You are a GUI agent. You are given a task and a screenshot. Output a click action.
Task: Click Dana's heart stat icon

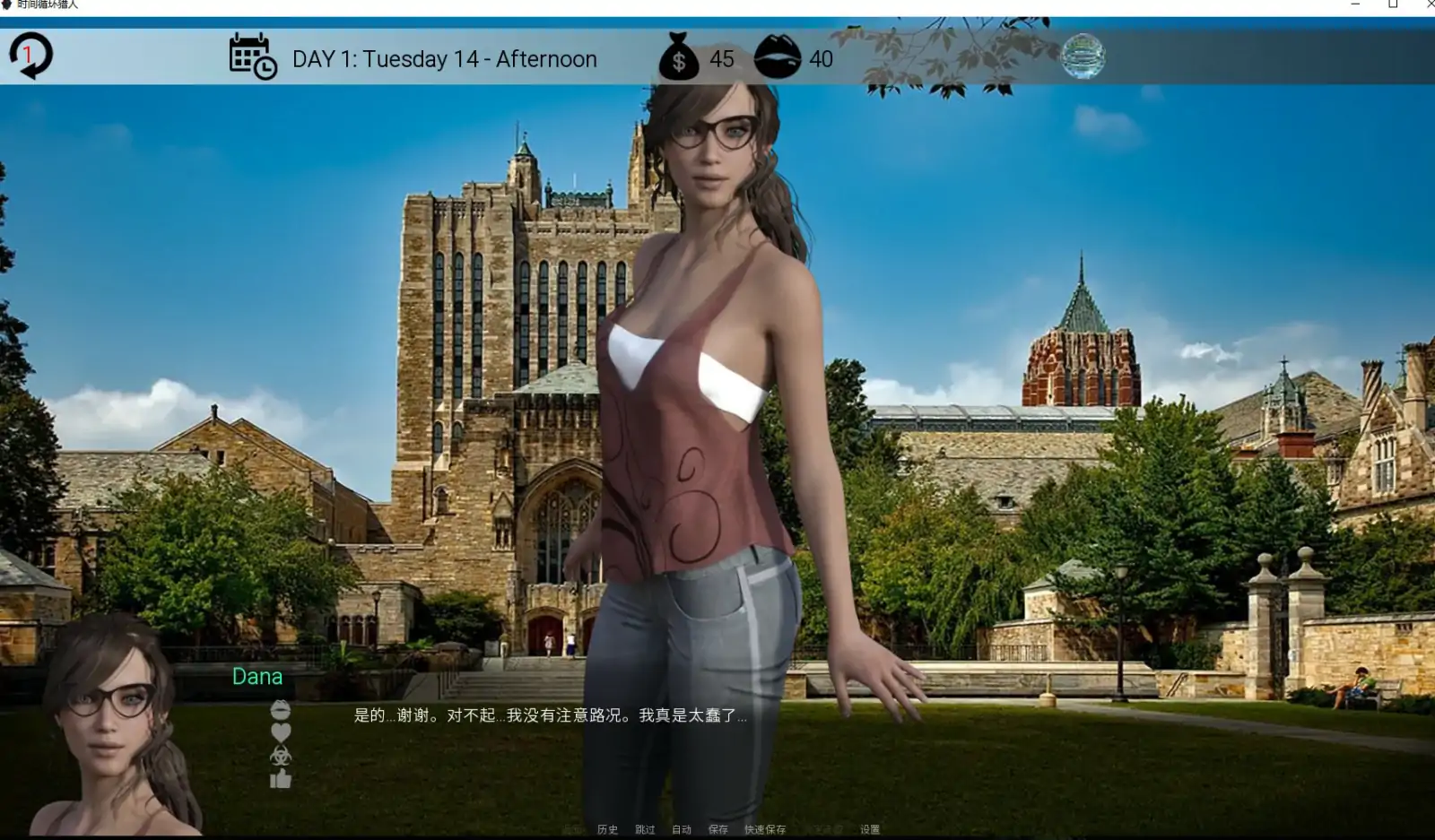click(281, 732)
